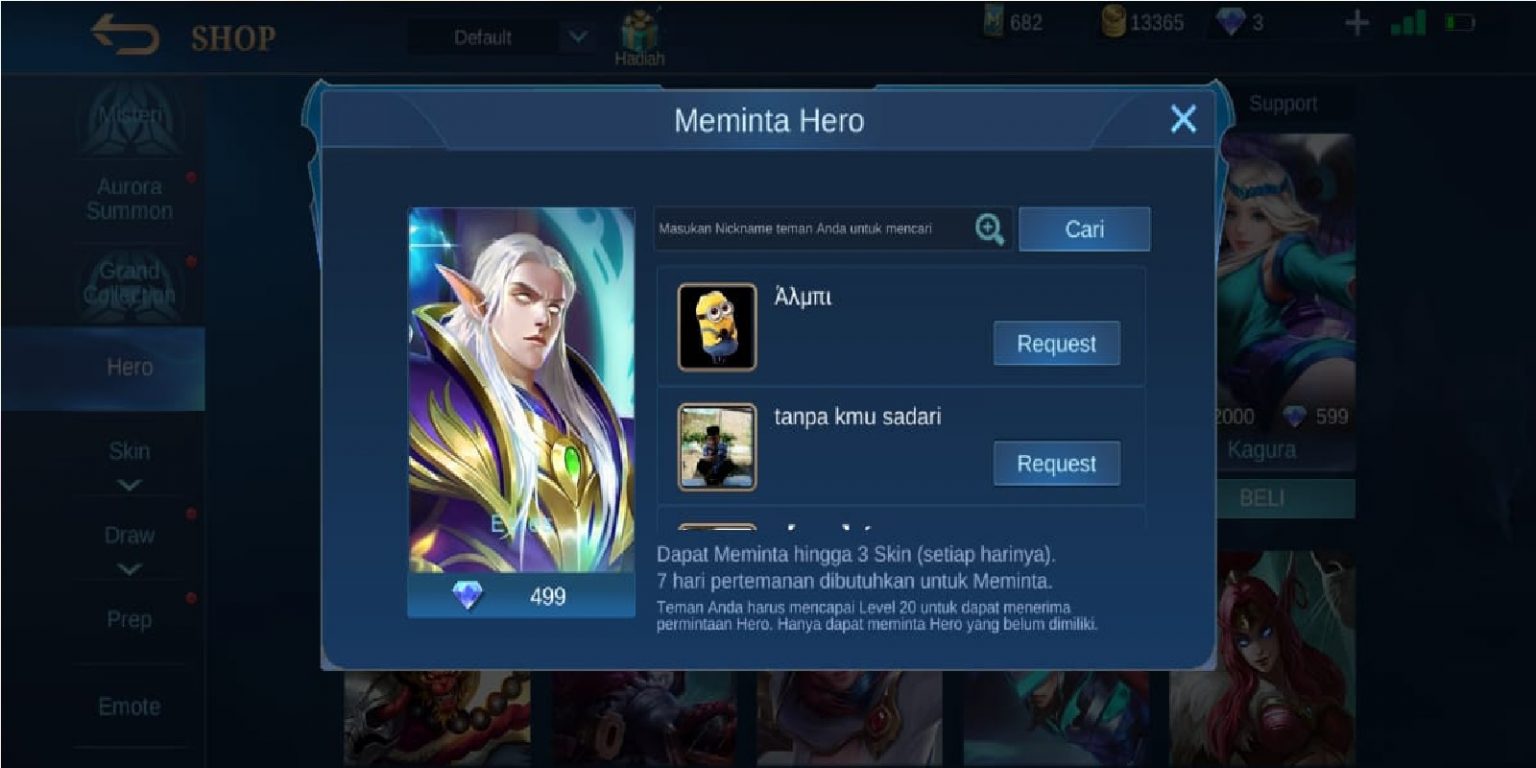1536x768 pixels.
Task: Request hero from friend tanpa kmu sadari
Action: click(x=1056, y=463)
